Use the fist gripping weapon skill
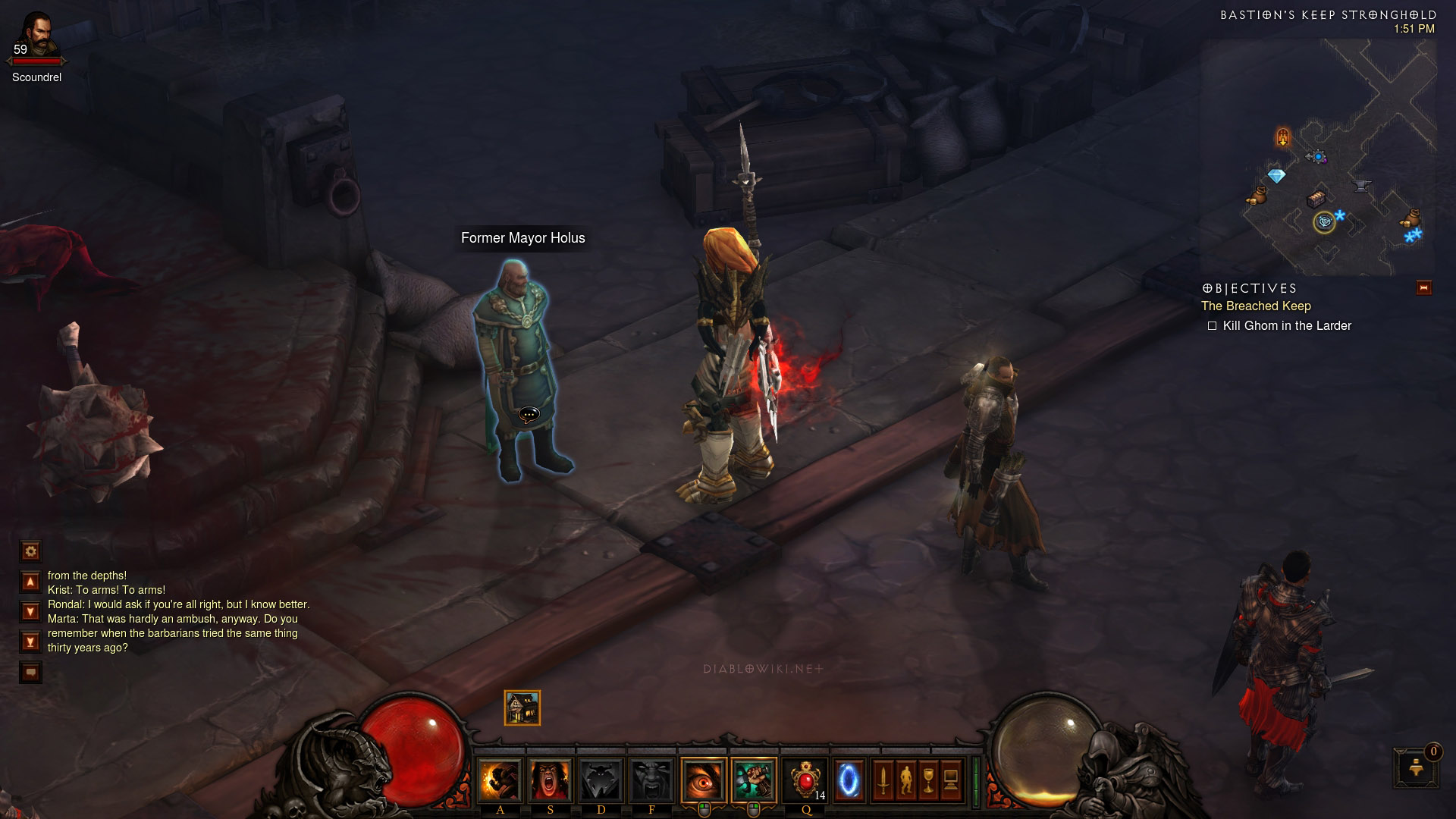 coord(754,780)
